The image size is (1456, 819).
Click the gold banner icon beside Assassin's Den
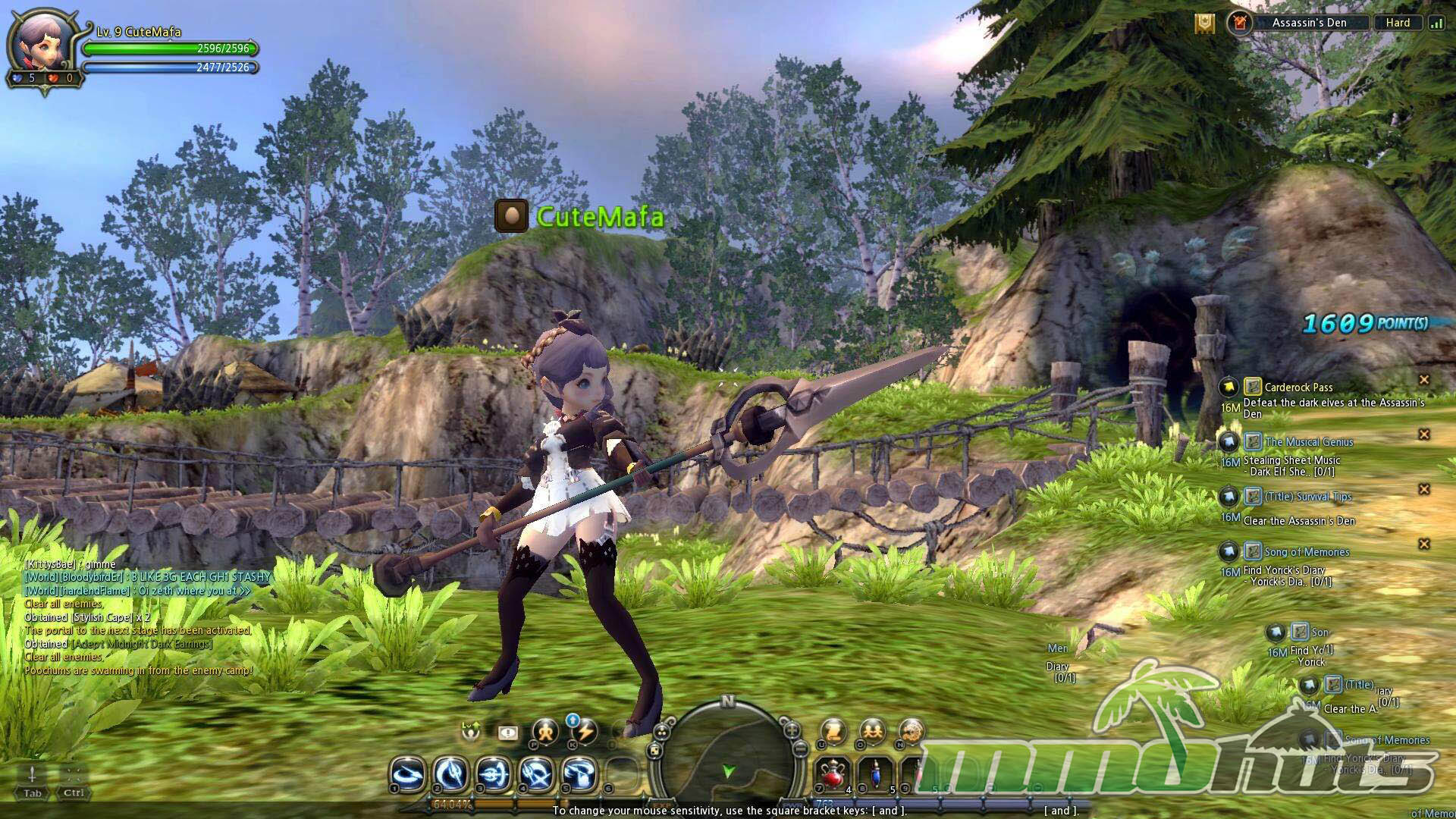(x=1204, y=24)
